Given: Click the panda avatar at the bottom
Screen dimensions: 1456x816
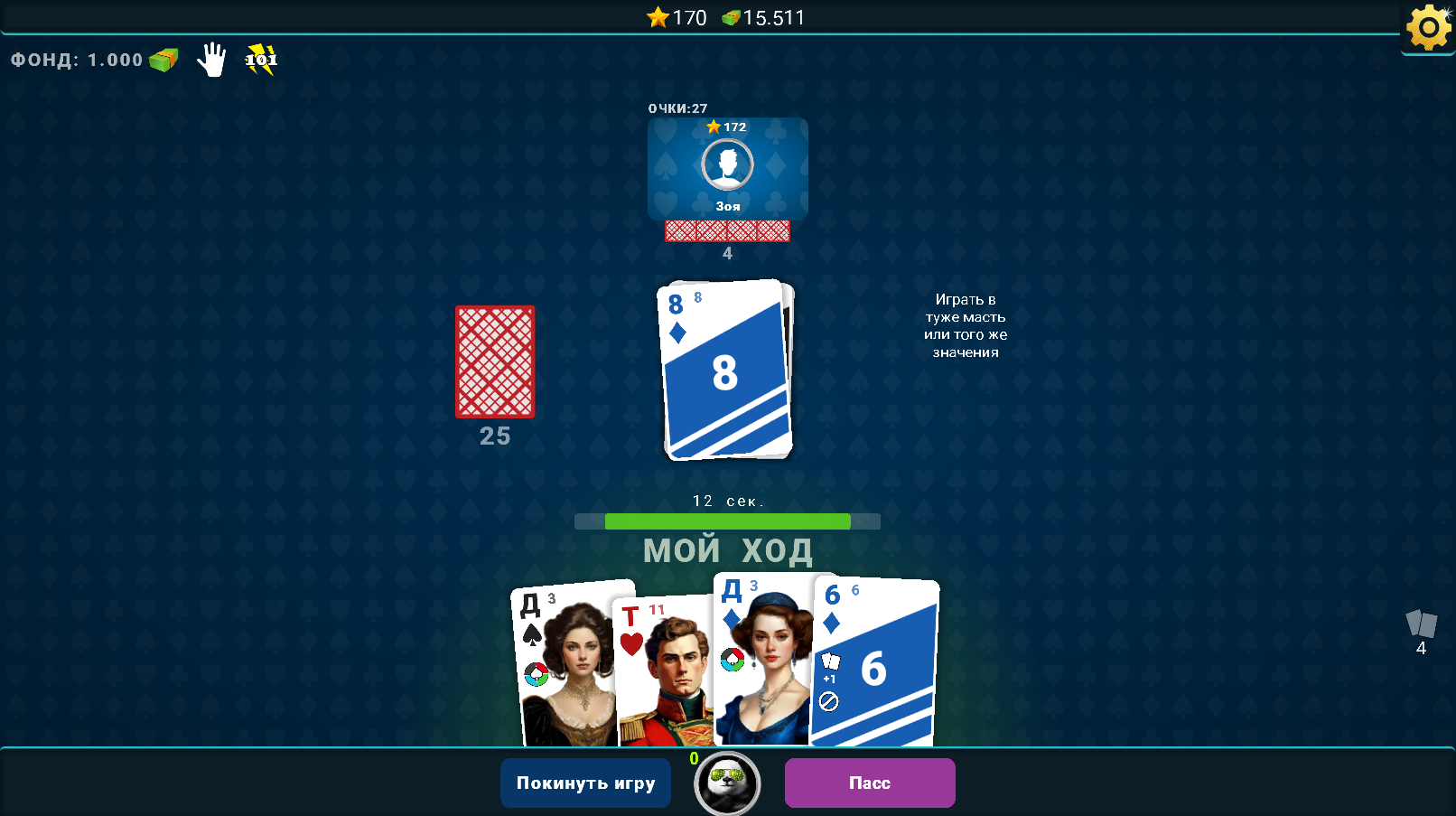Looking at the screenshot, I should tap(727, 783).
